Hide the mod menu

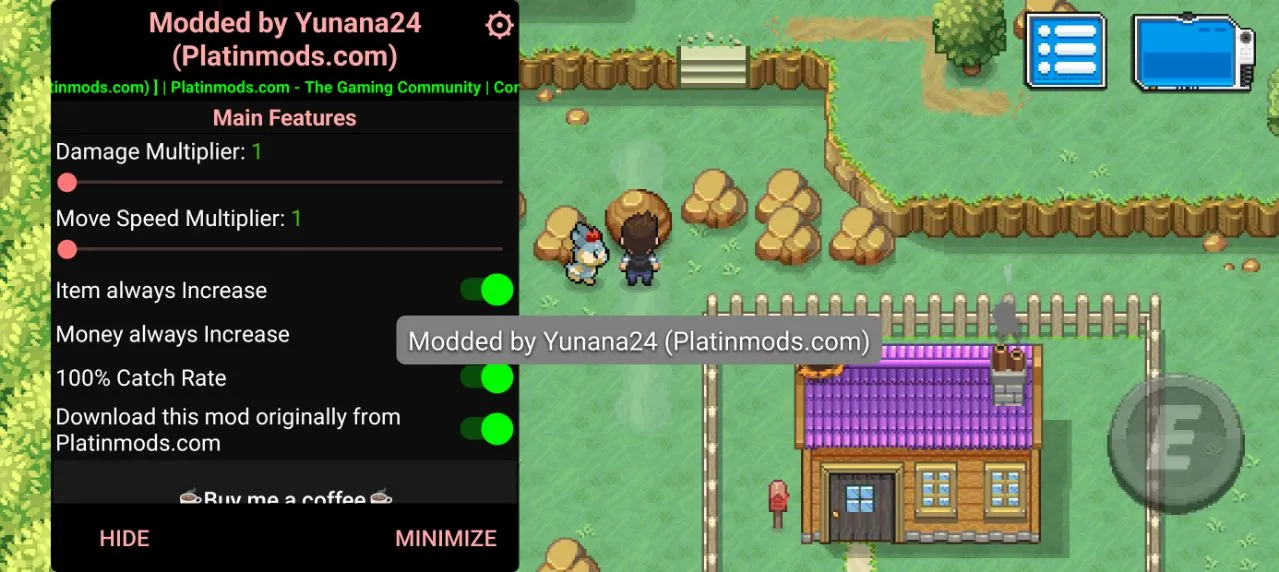[124, 538]
